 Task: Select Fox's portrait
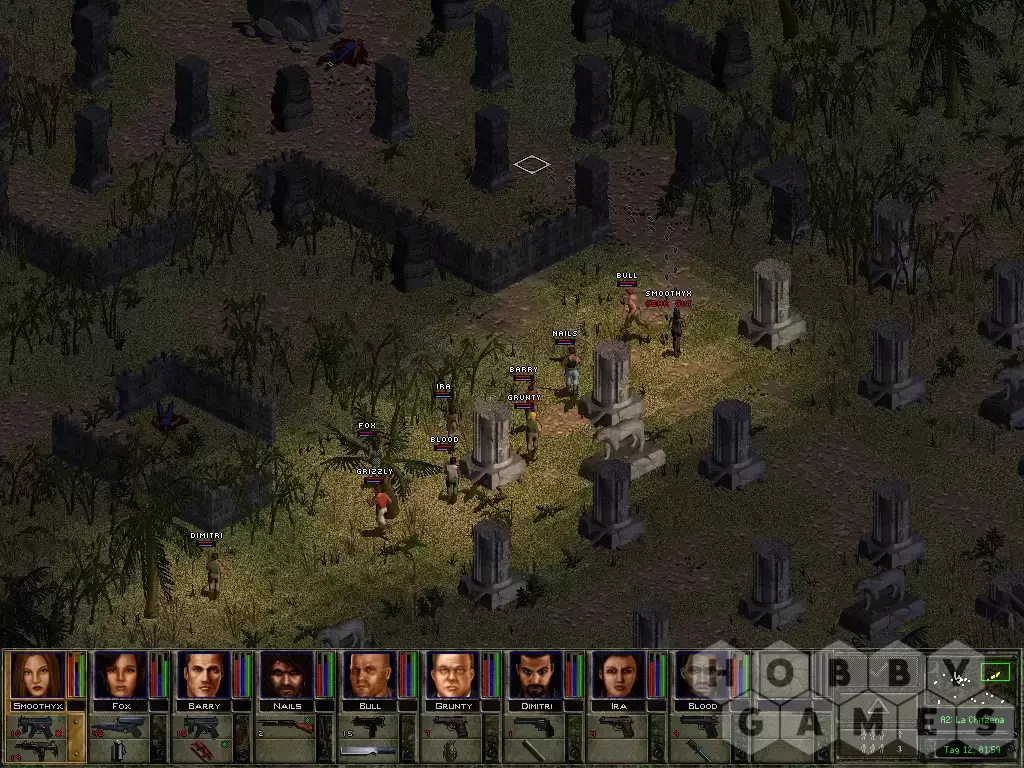click(121, 676)
